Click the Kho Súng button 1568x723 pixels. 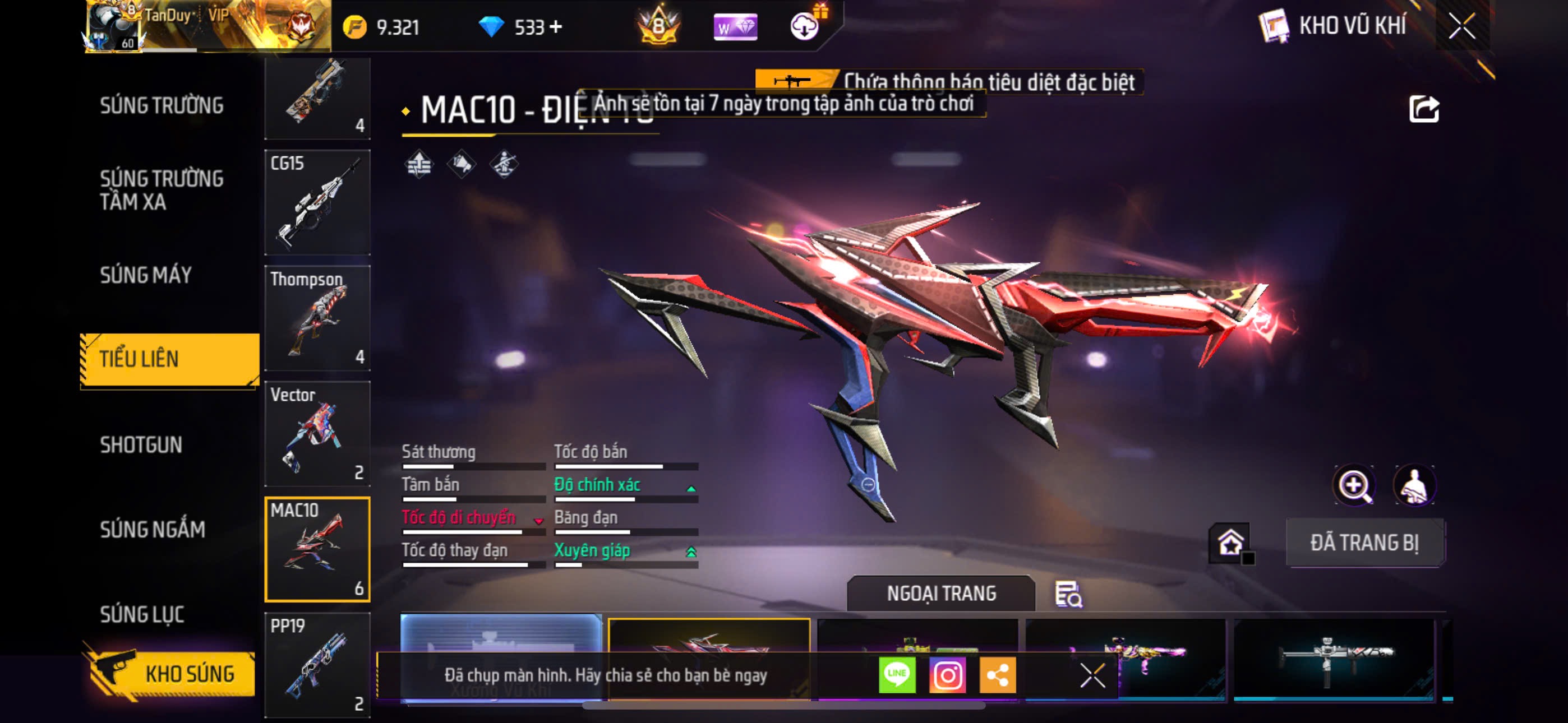click(x=170, y=673)
